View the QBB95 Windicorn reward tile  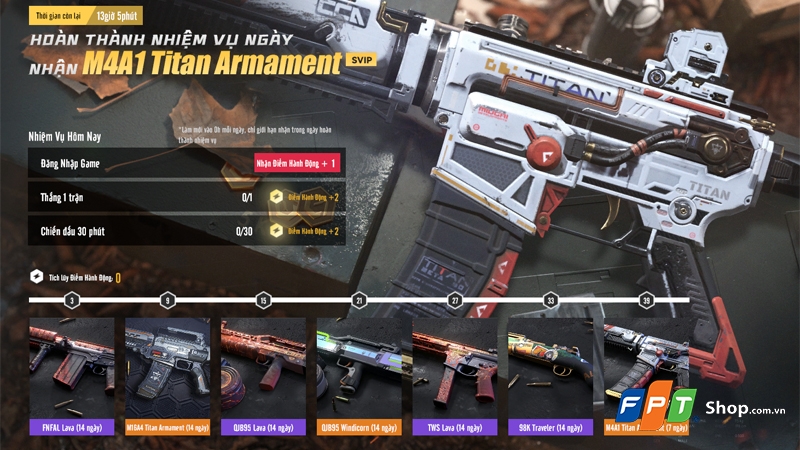(359, 375)
